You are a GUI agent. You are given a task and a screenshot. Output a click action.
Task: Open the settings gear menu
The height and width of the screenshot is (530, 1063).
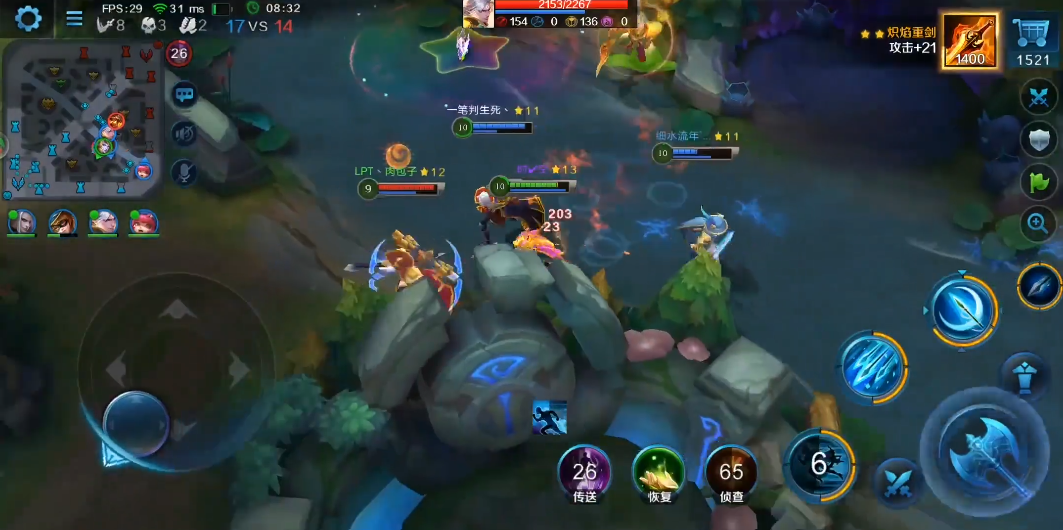coord(27,17)
